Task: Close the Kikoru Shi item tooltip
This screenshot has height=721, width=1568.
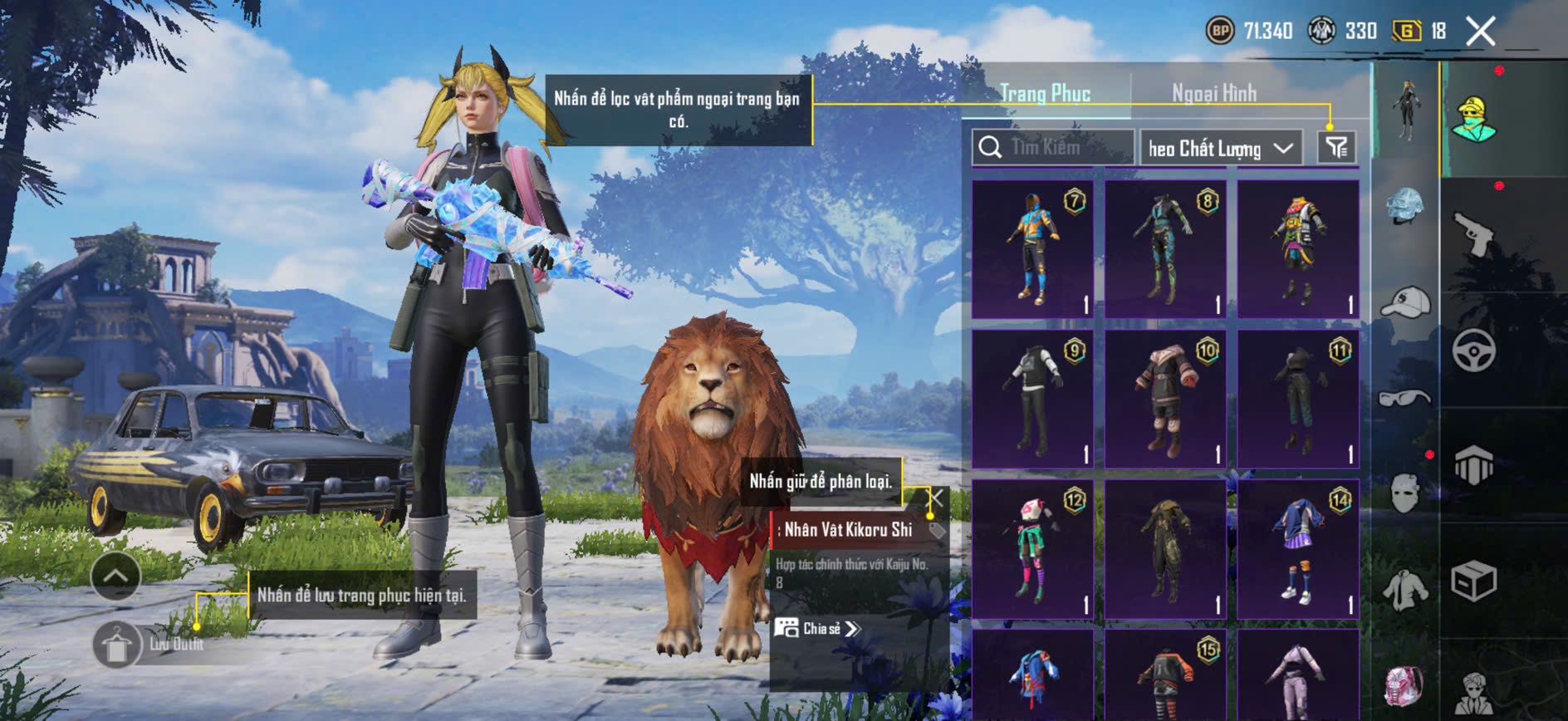Action: coord(936,498)
